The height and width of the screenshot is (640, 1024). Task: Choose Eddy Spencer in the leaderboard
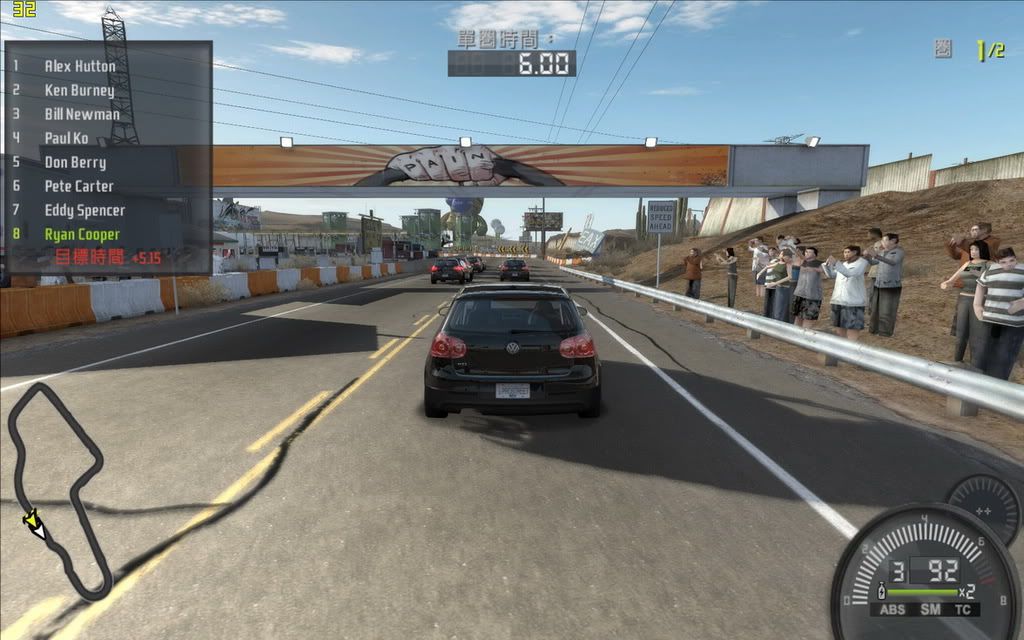tap(85, 210)
